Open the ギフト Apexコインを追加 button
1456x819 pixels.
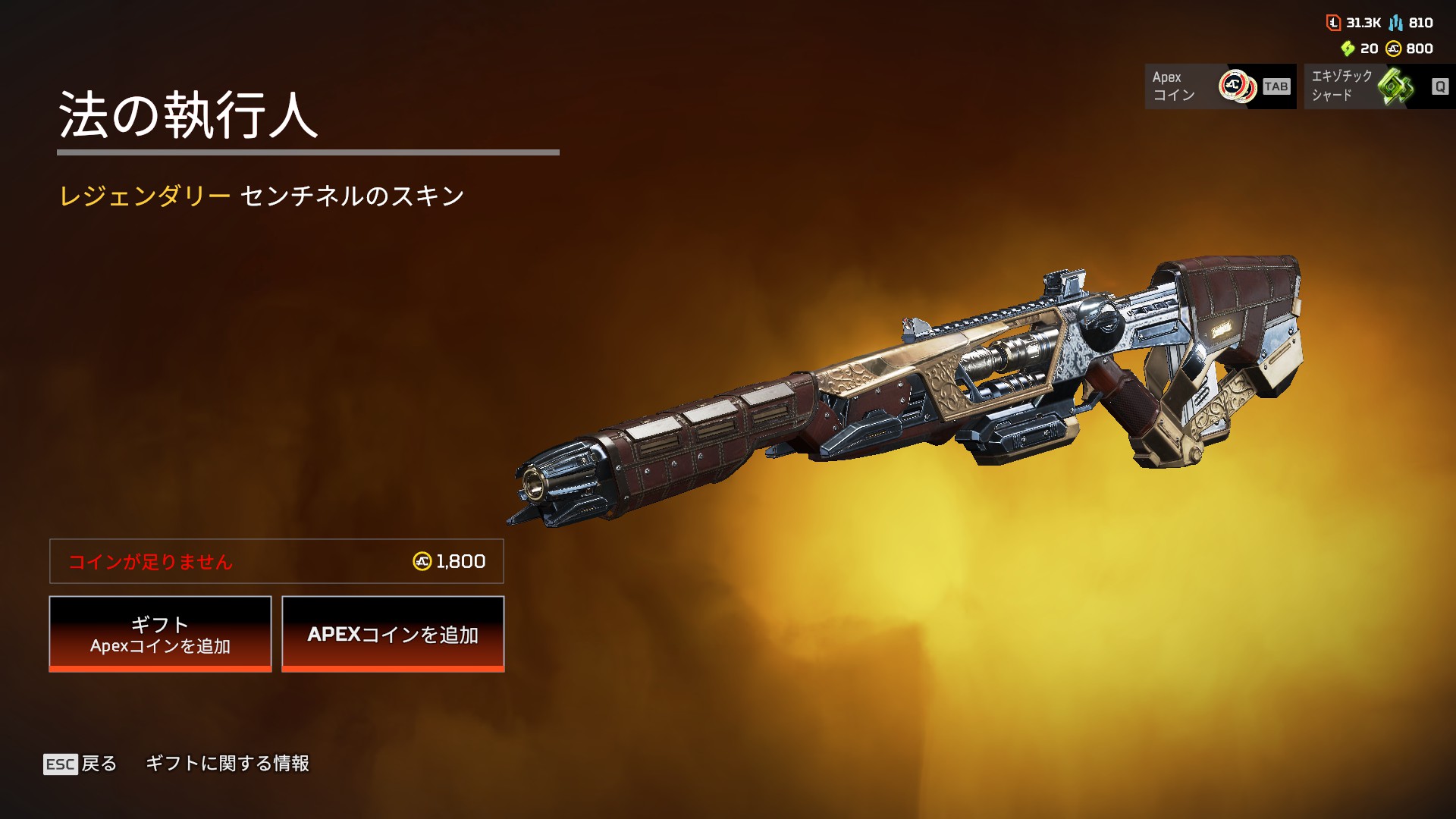tap(160, 634)
